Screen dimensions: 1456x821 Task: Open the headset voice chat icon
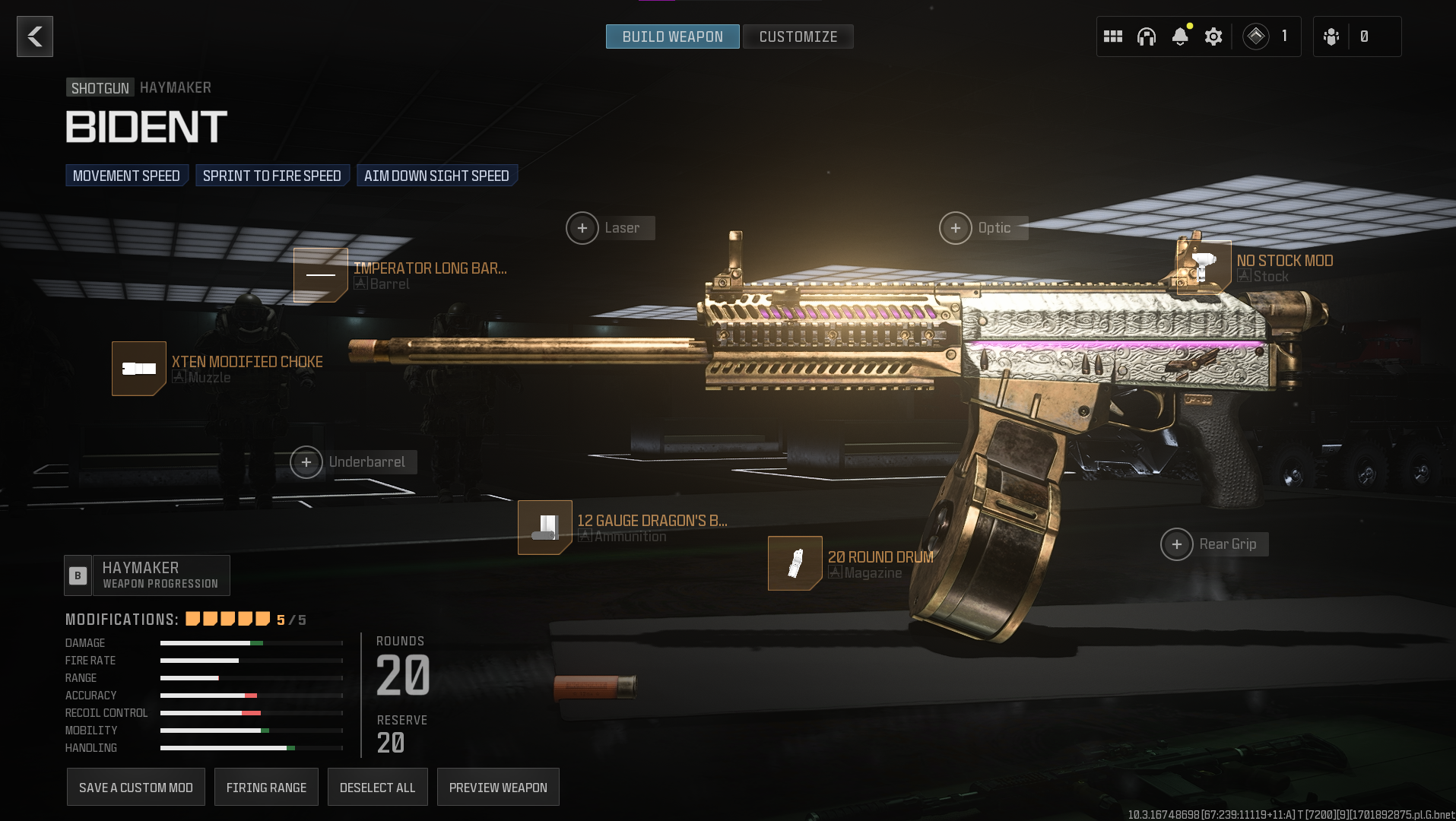pos(1147,36)
